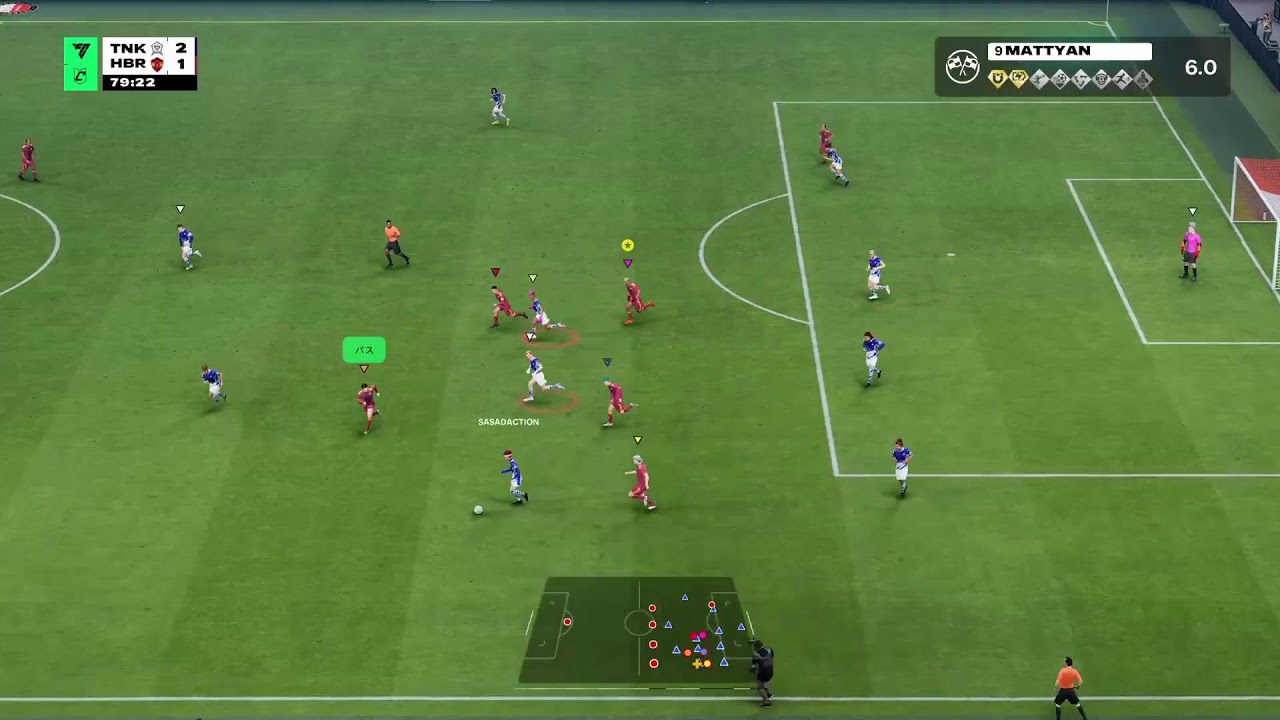Click the green パス indicator tag
Viewport: 1280px width, 720px height.
364,350
